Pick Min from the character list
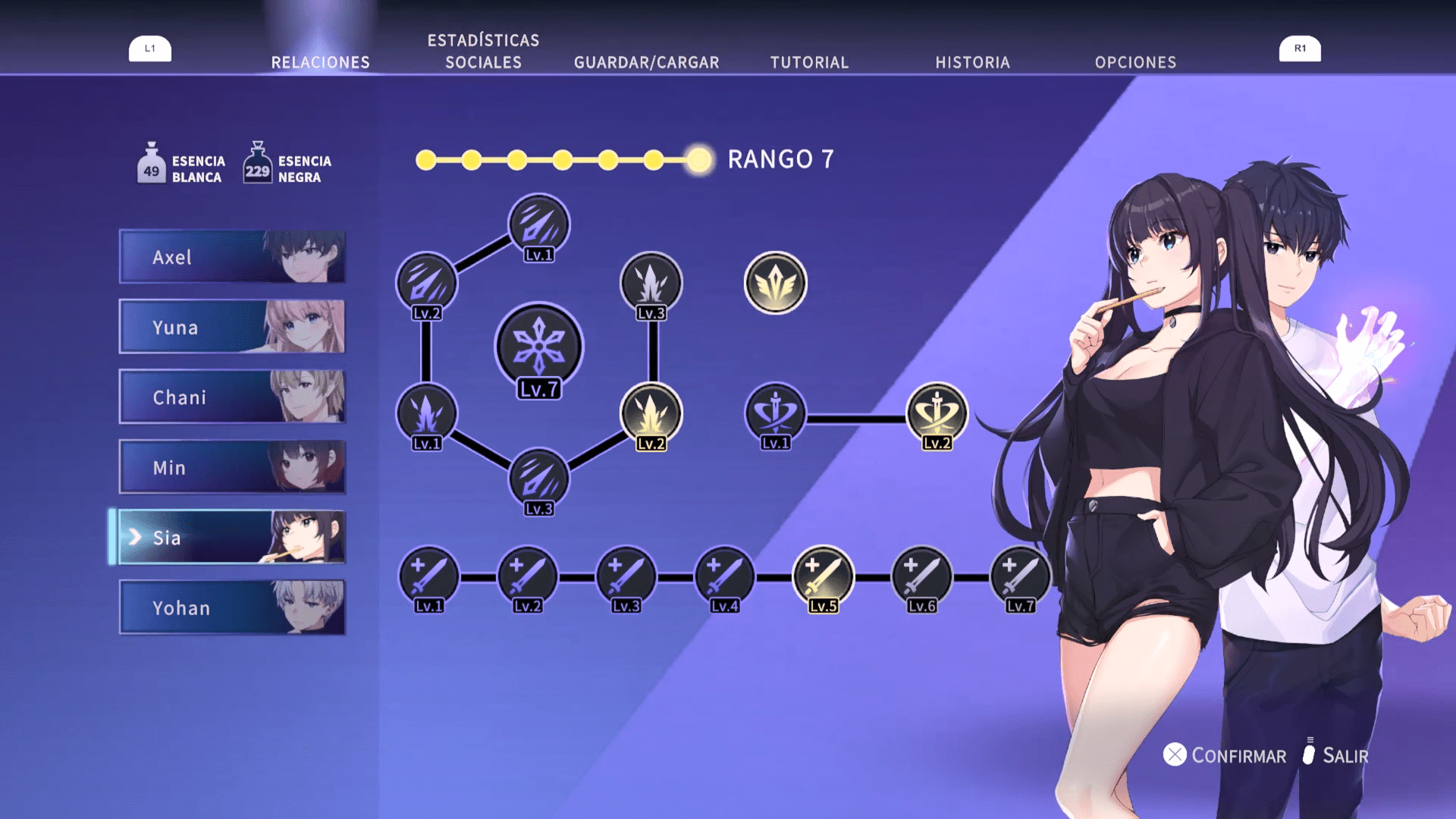1456x819 pixels. point(232,467)
